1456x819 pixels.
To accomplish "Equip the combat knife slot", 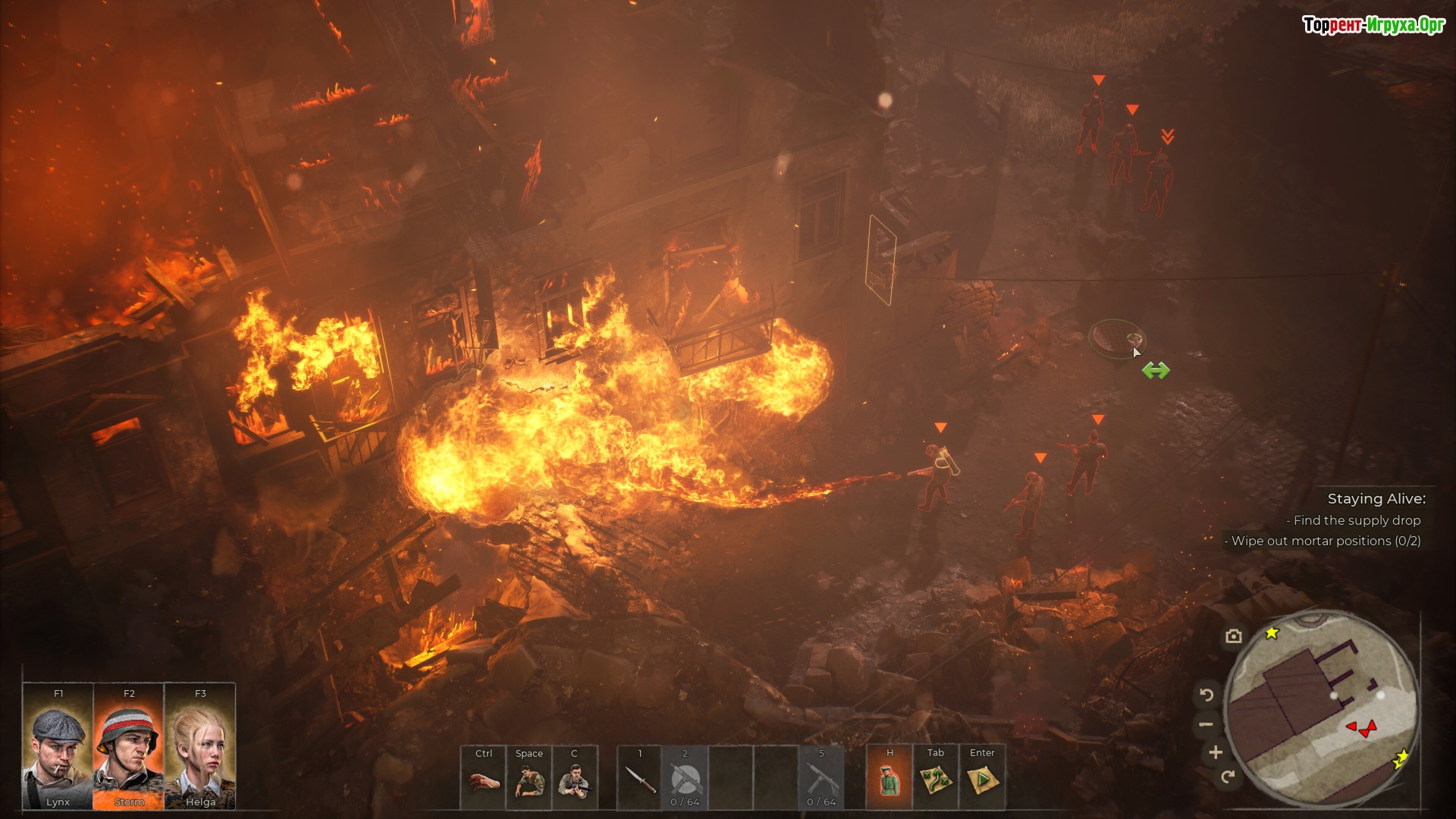I will pyautogui.click(x=640, y=779).
